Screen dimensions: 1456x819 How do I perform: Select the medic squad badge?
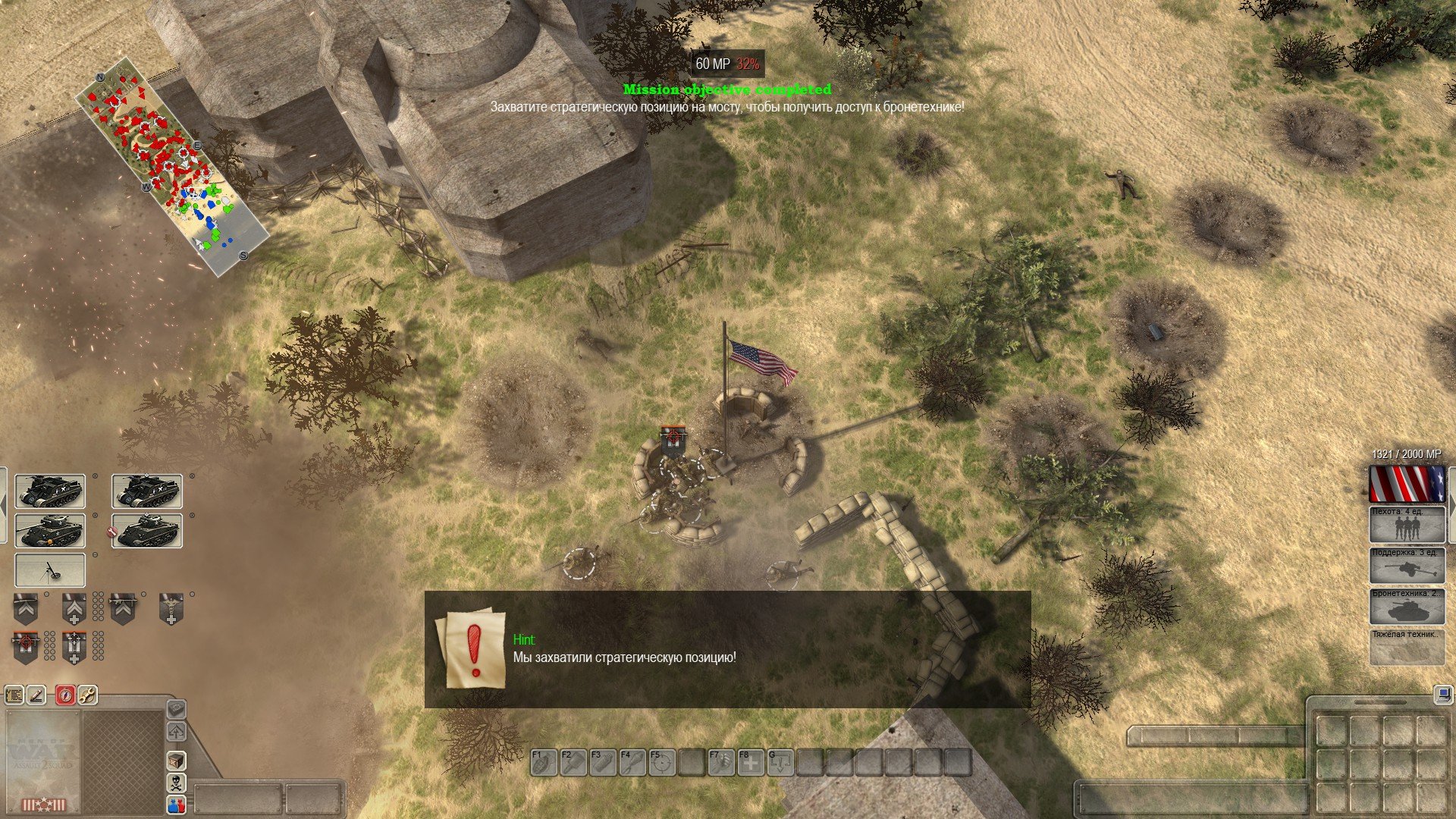pyautogui.click(x=171, y=609)
